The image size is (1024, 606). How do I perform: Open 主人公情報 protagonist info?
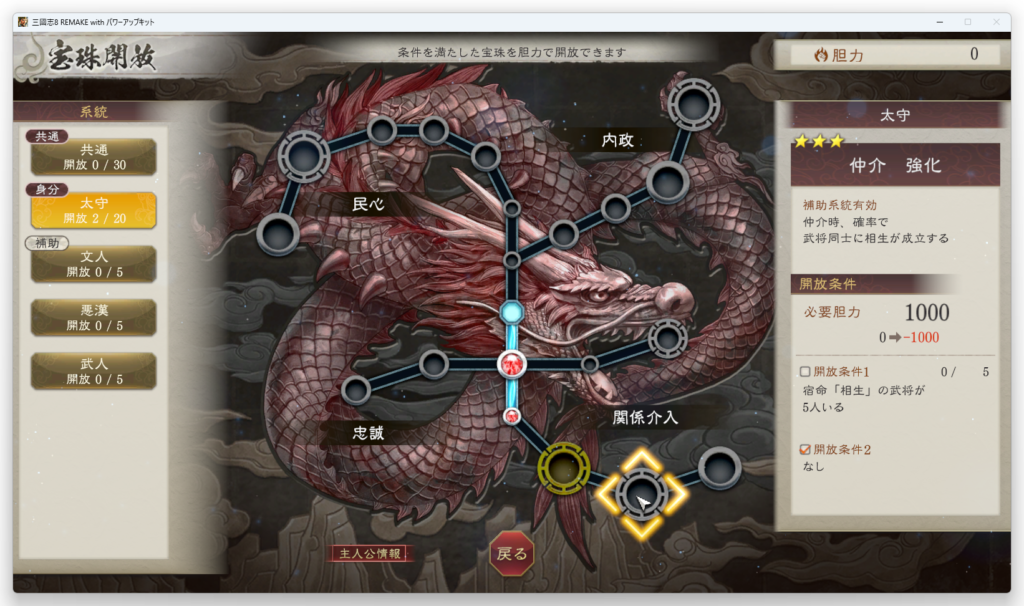tap(371, 553)
